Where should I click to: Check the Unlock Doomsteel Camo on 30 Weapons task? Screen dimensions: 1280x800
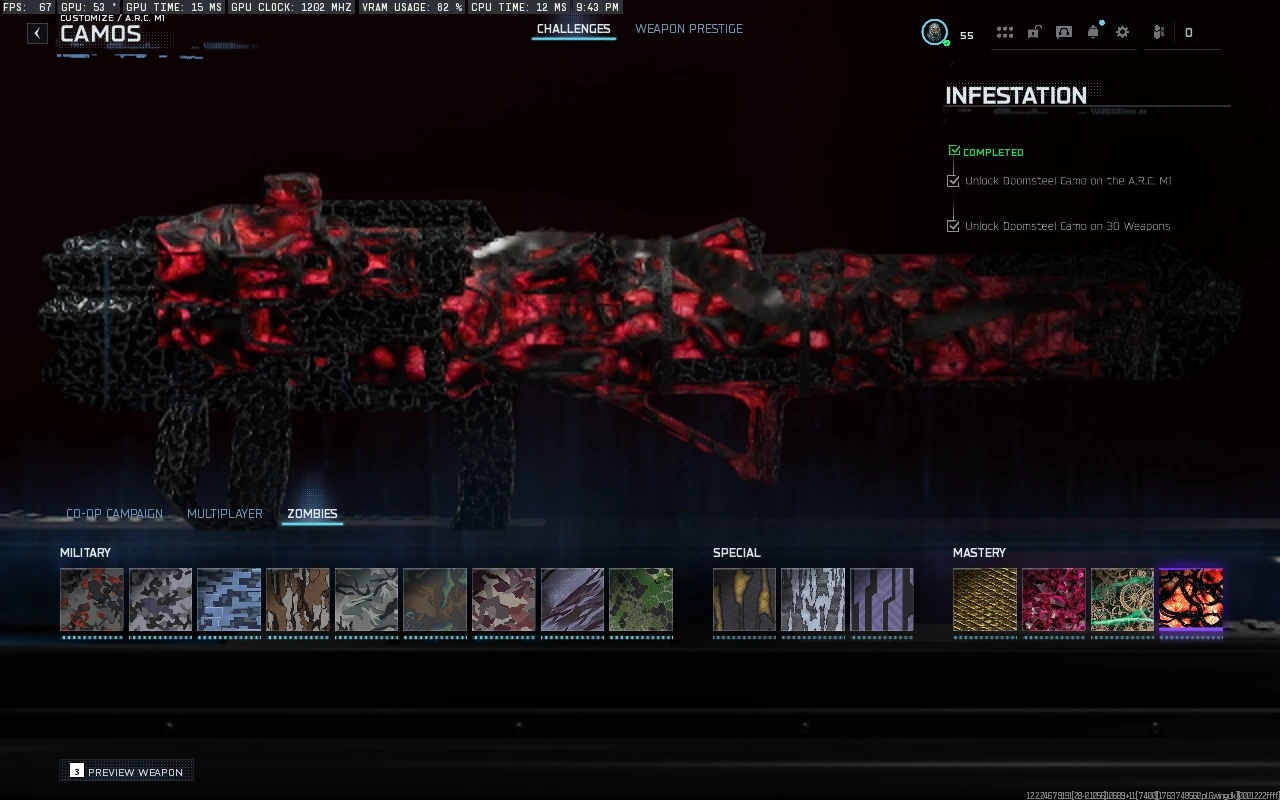953,226
